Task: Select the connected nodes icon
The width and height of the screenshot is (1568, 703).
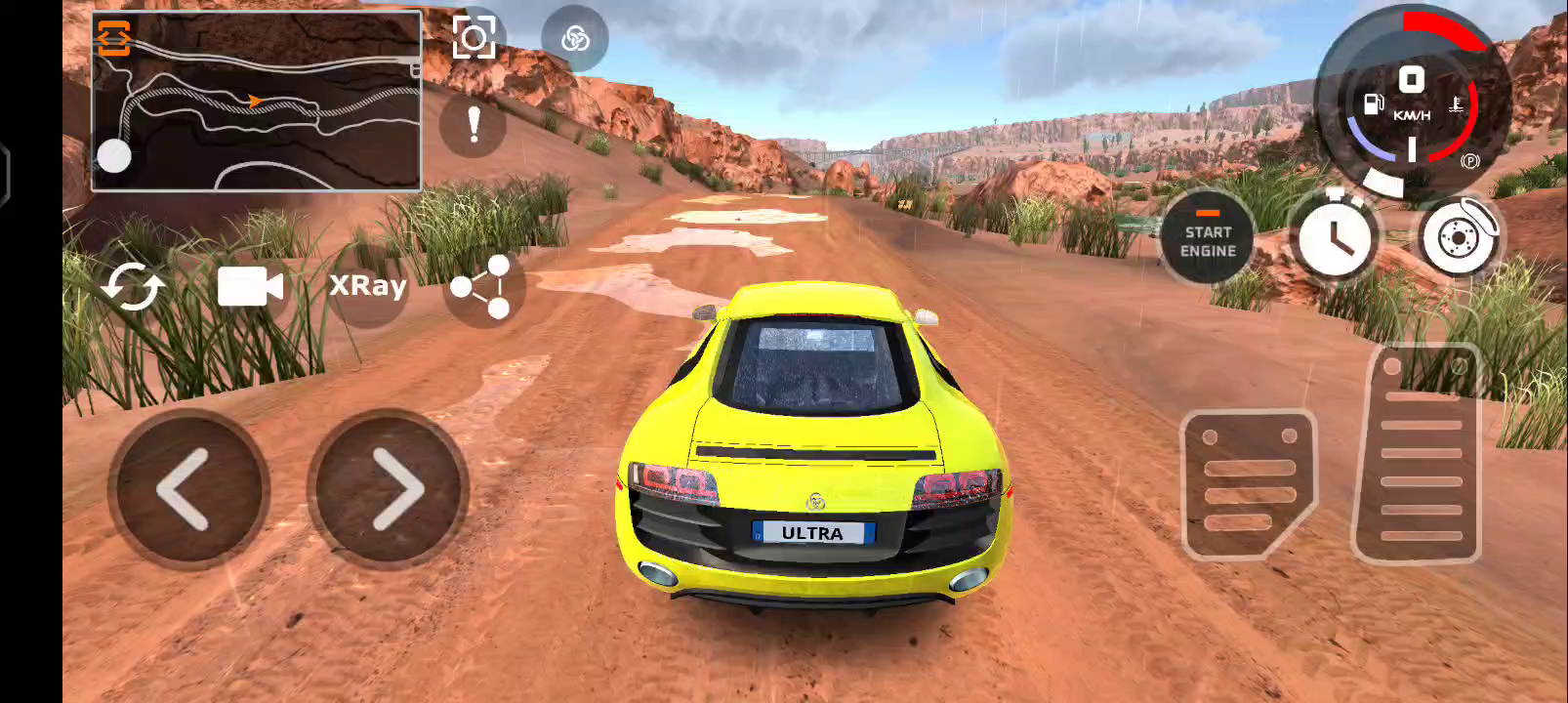Action: [x=482, y=287]
